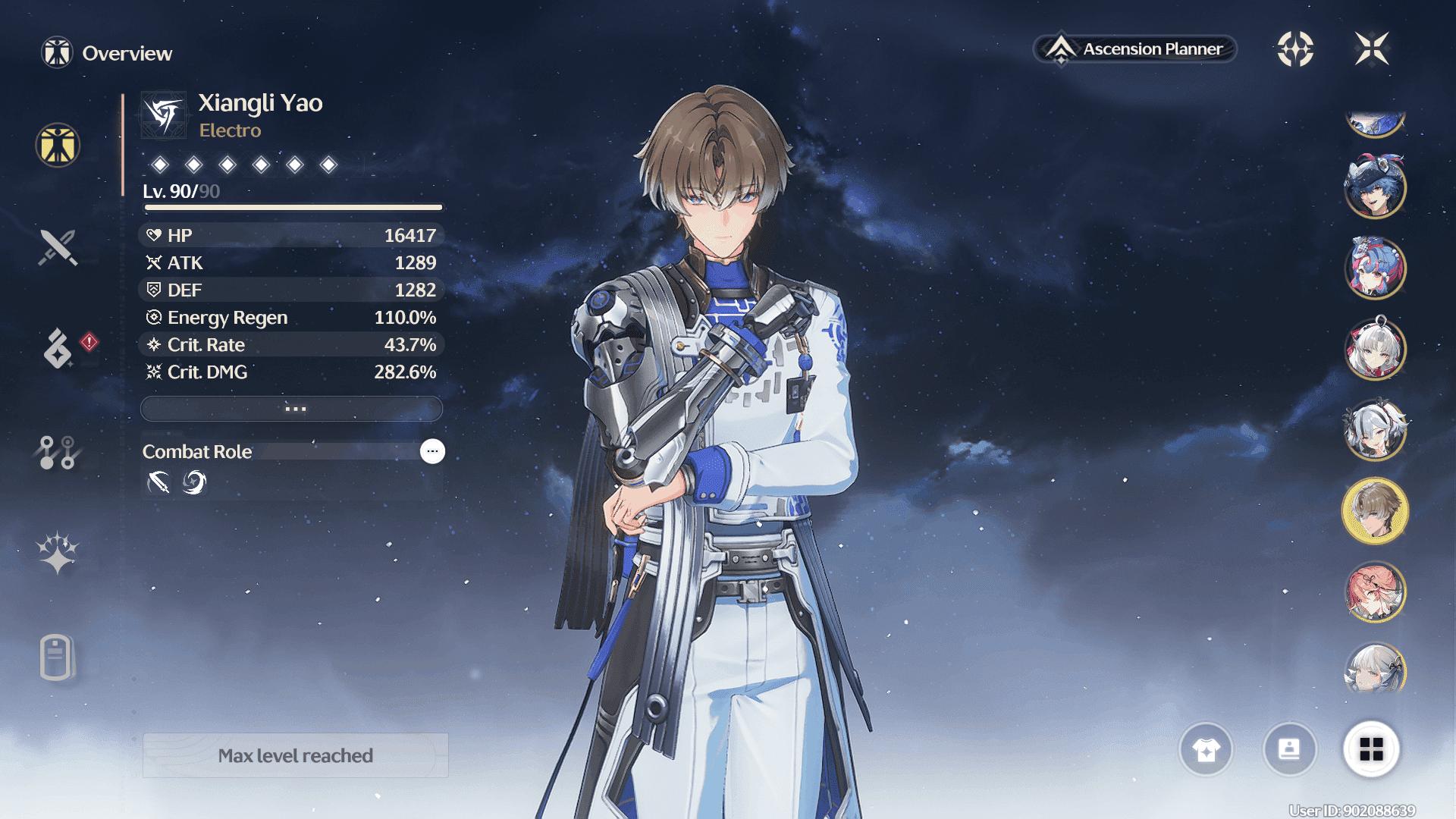1456x819 pixels.
Task: Open the Echoes tab with red alert
Action: point(58,348)
